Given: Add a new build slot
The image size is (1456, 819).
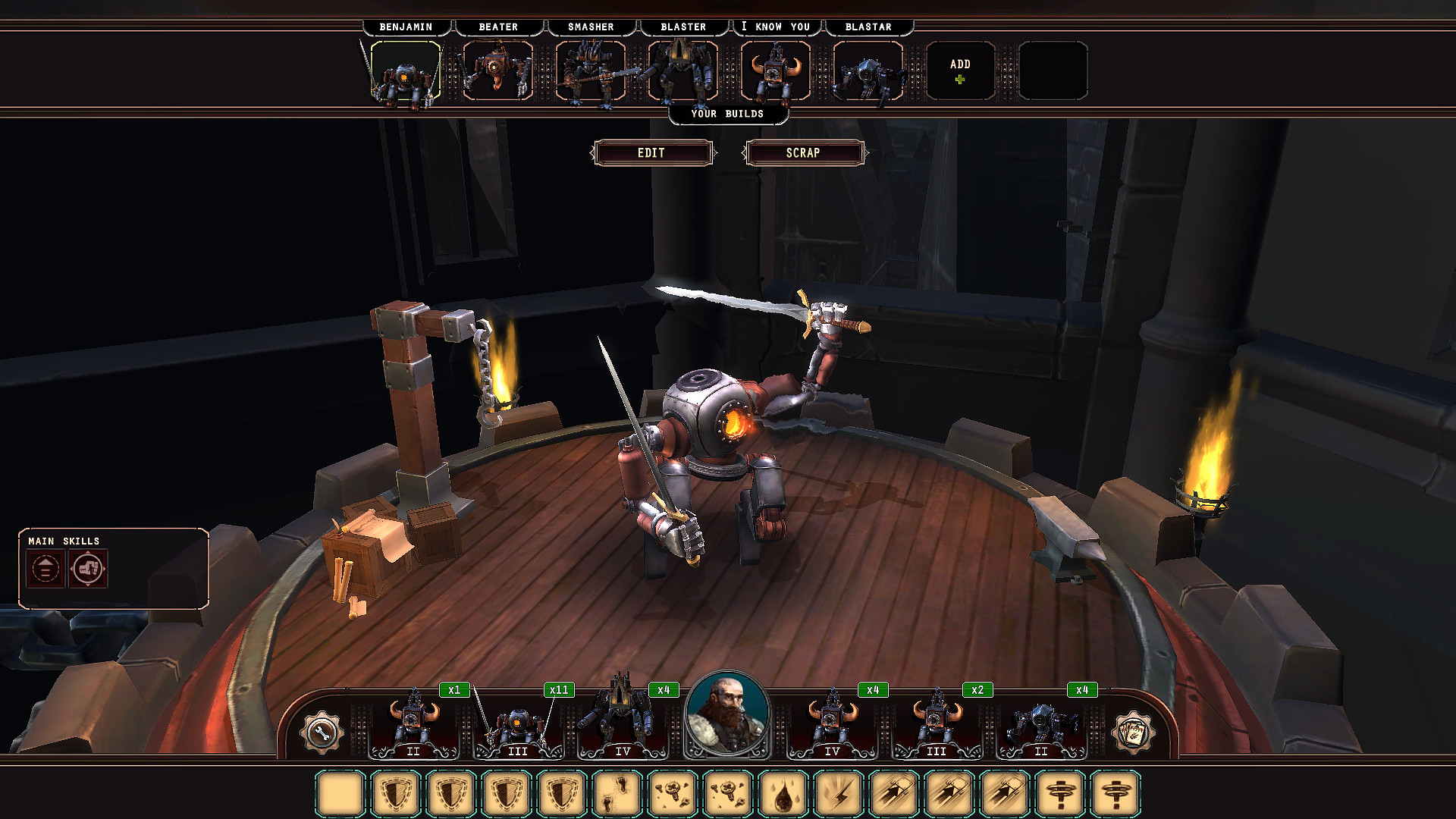Looking at the screenshot, I should 960,71.
